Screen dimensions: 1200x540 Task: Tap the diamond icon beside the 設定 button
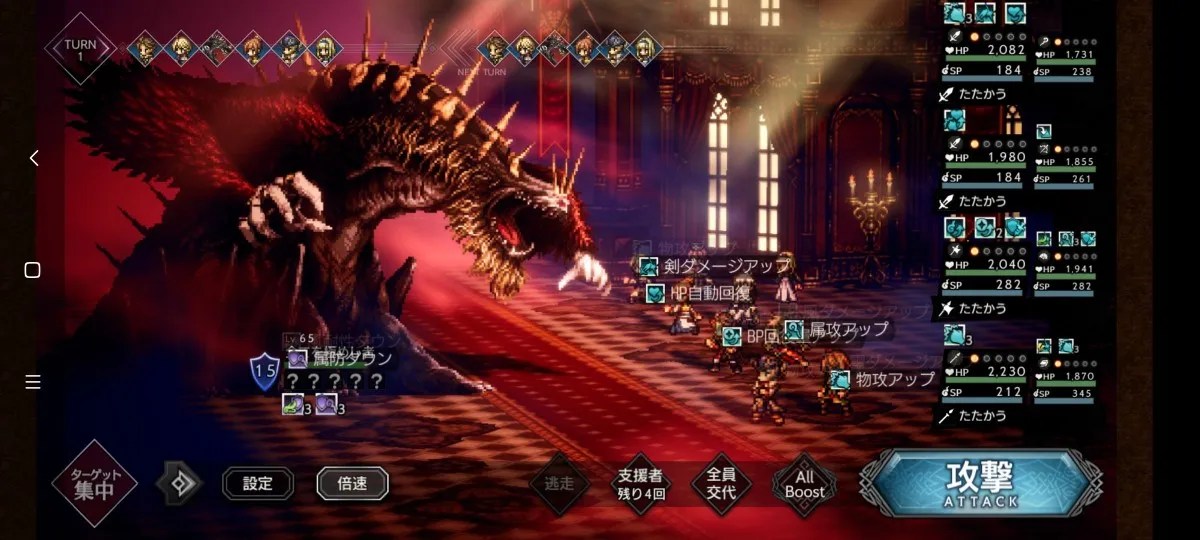click(179, 484)
